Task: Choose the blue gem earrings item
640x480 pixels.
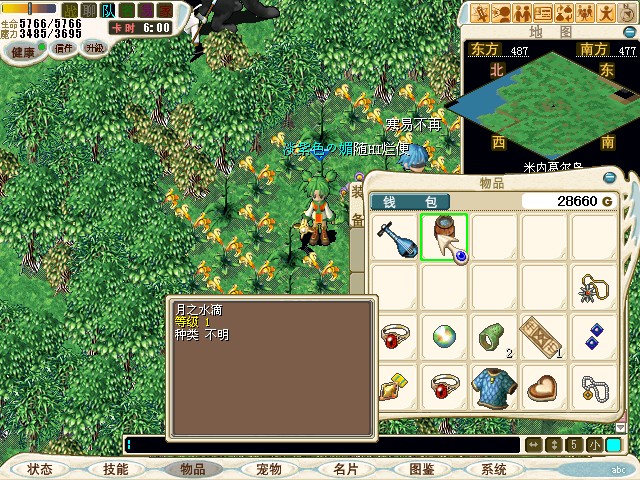Action: pos(593,337)
